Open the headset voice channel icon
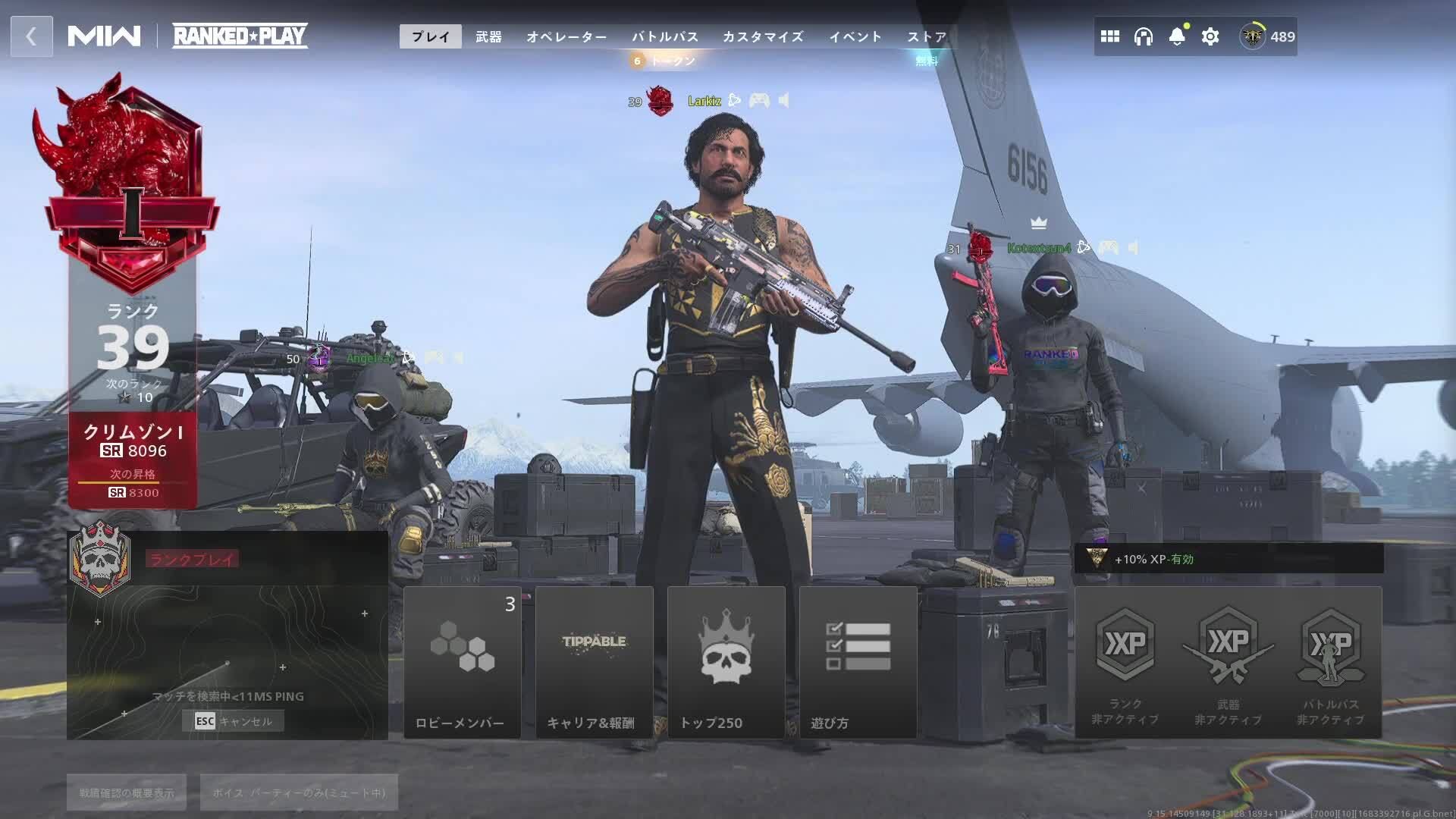Image resolution: width=1456 pixels, height=819 pixels. pyautogui.click(x=1144, y=36)
